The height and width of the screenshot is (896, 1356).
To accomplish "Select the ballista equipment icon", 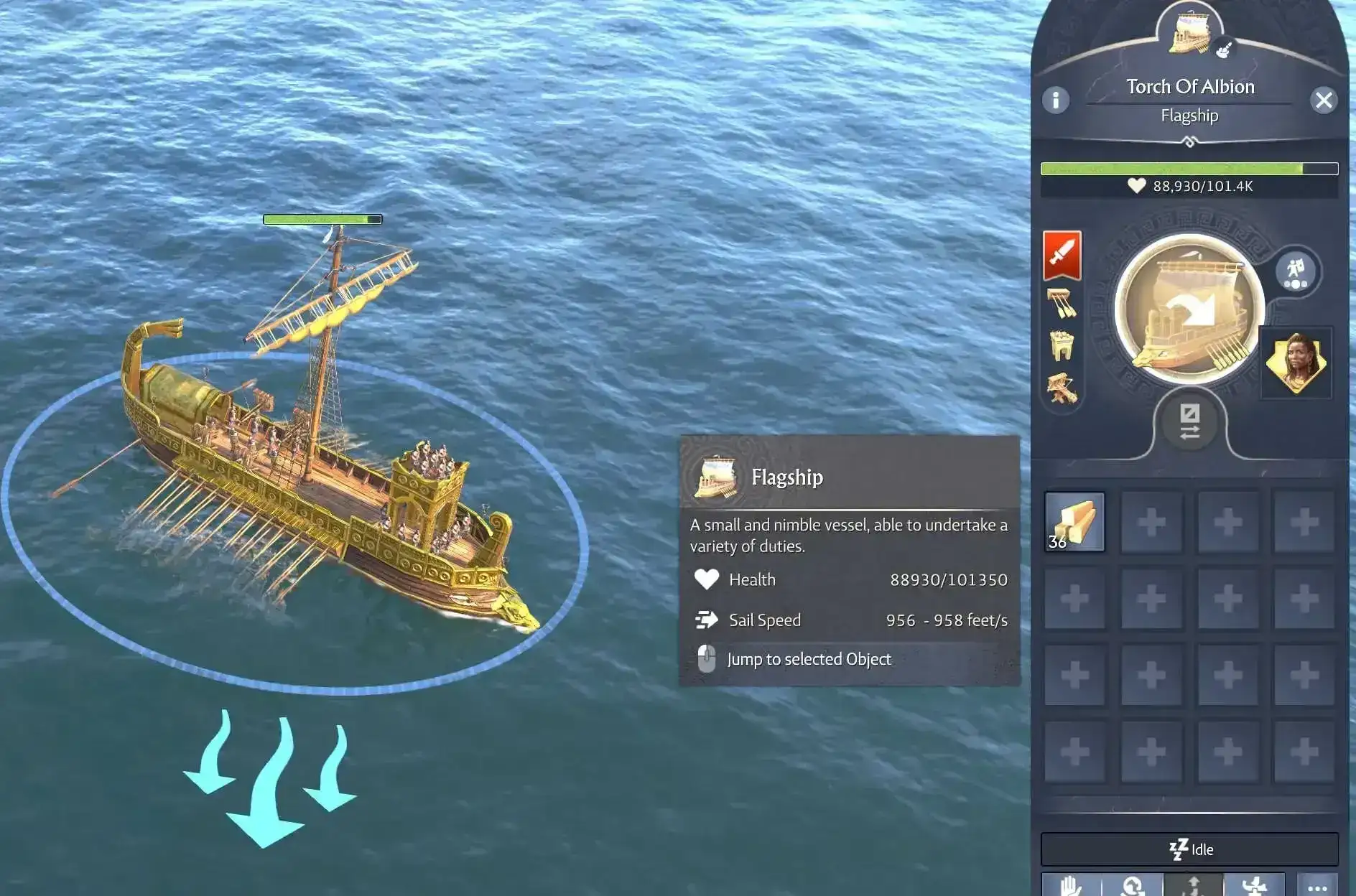I will tap(1062, 388).
